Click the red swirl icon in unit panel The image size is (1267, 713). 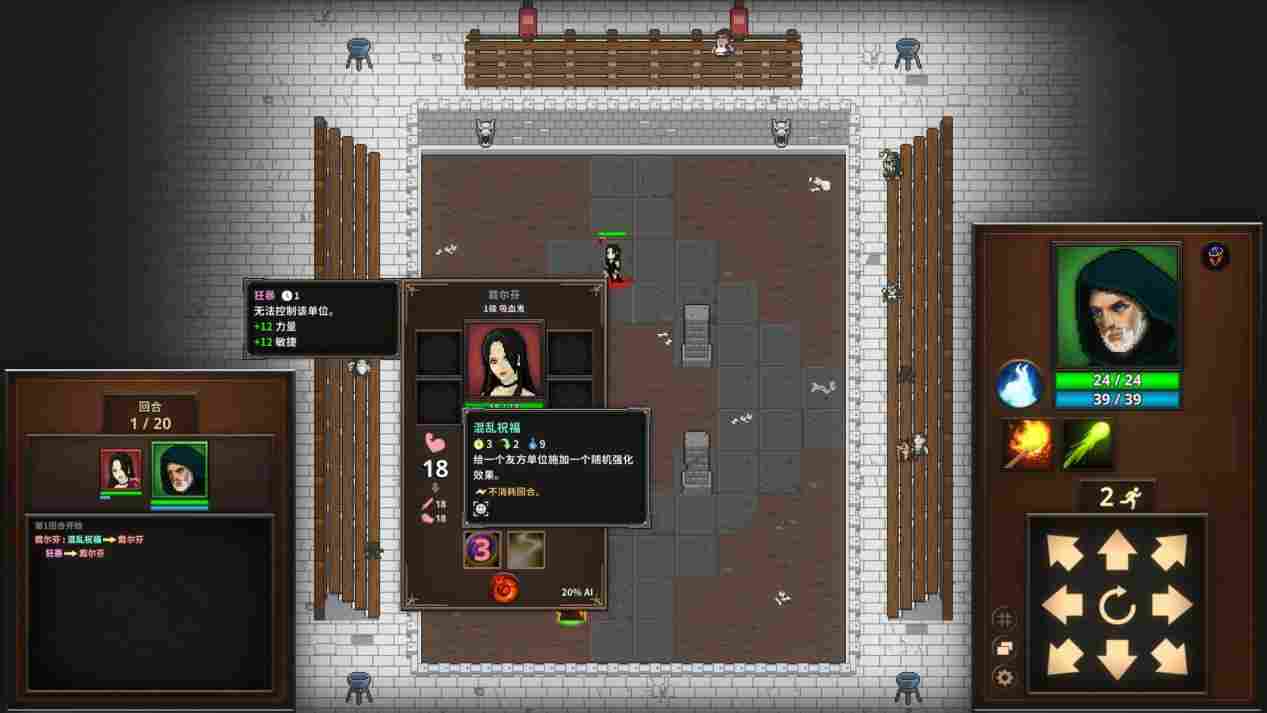[504, 588]
